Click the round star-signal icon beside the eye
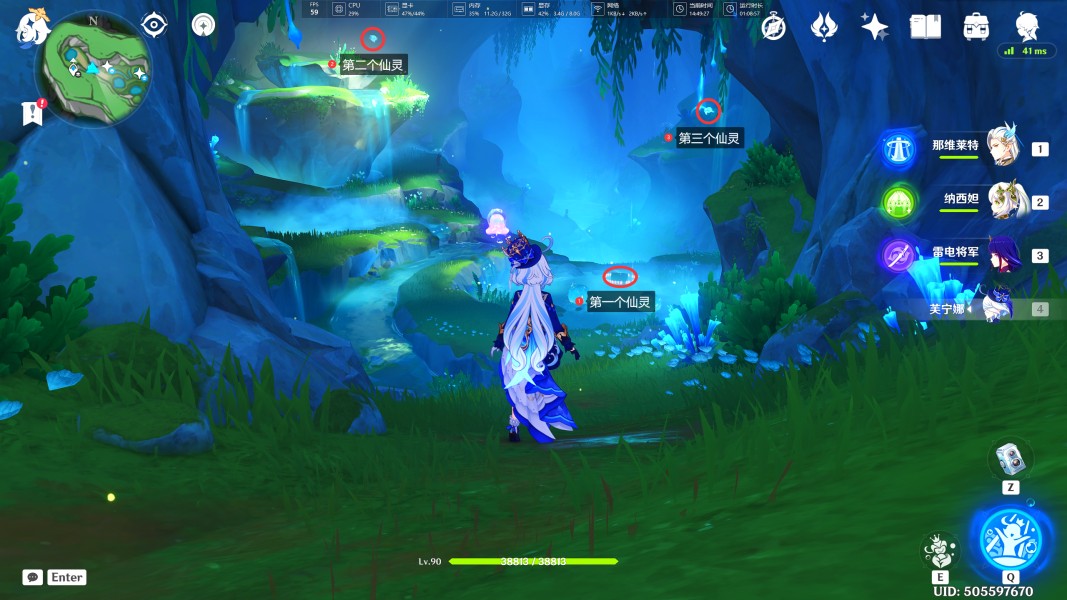Image resolution: width=1067 pixels, height=600 pixels. click(x=203, y=25)
